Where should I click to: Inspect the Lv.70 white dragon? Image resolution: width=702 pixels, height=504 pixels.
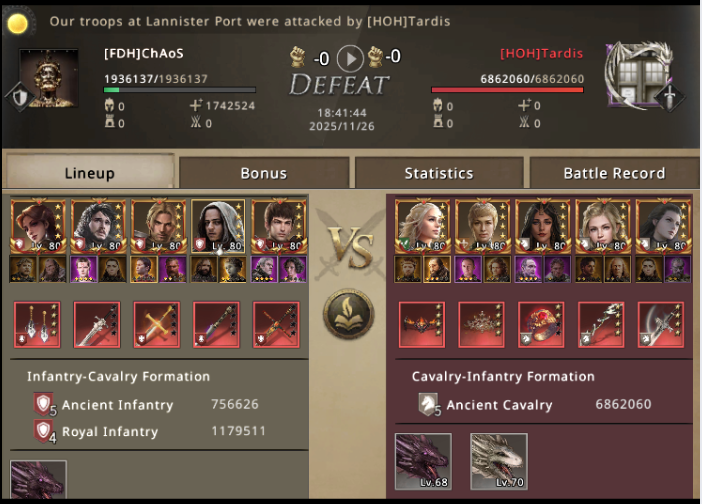click(x=498, y=461)
